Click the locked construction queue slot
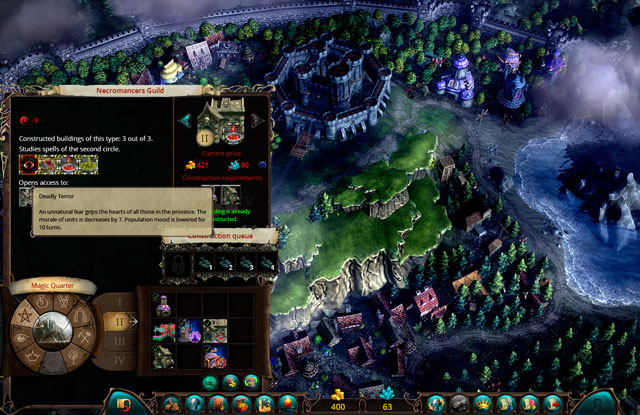This screenshot has width=640, height=415. click(x=177, y=263)
